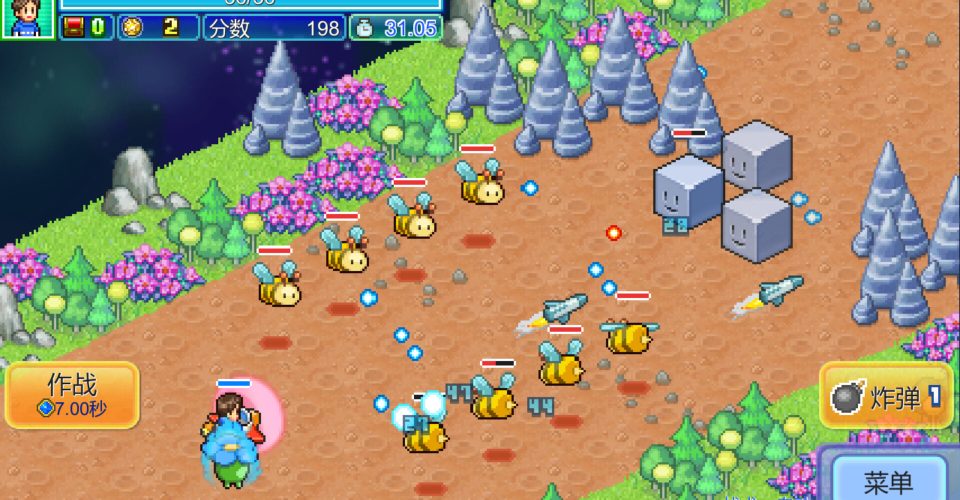Select the player character portrait
The image size is (960, 500).
pyautogui.click(x=27, y=18)
